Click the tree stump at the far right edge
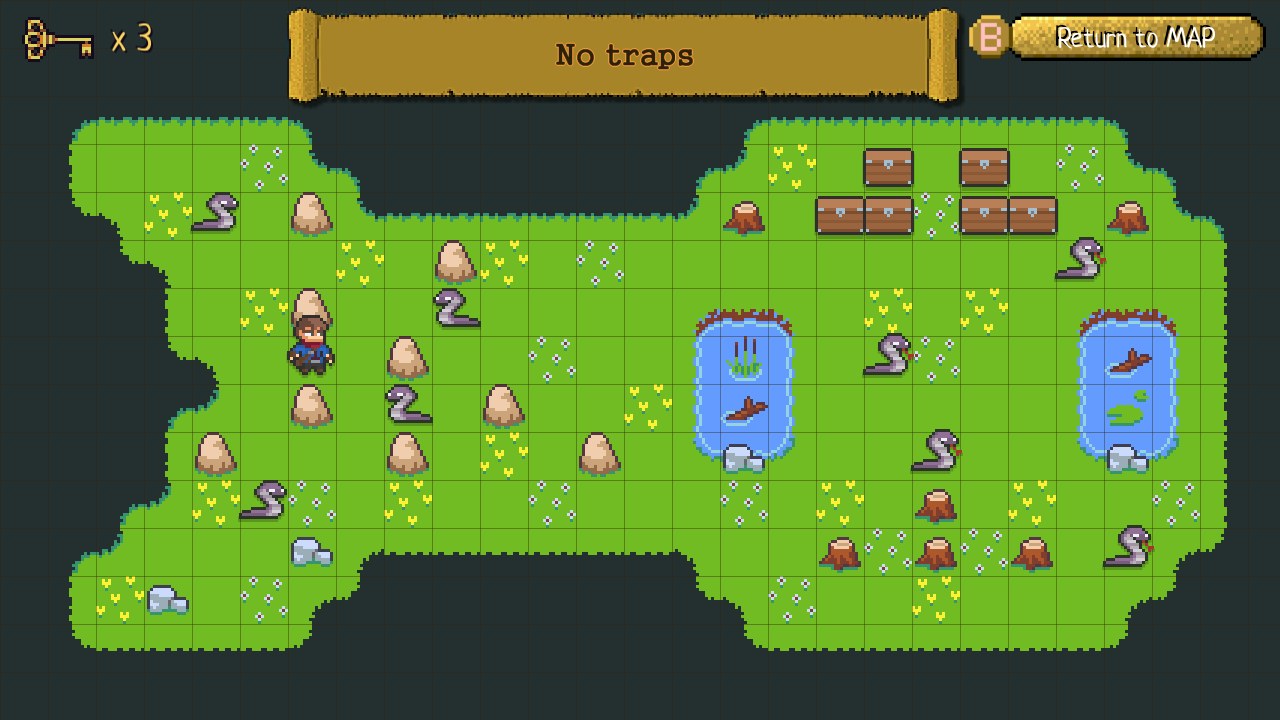The width and height of the screenshot is (1280, 720). (x=1130, y=215)
